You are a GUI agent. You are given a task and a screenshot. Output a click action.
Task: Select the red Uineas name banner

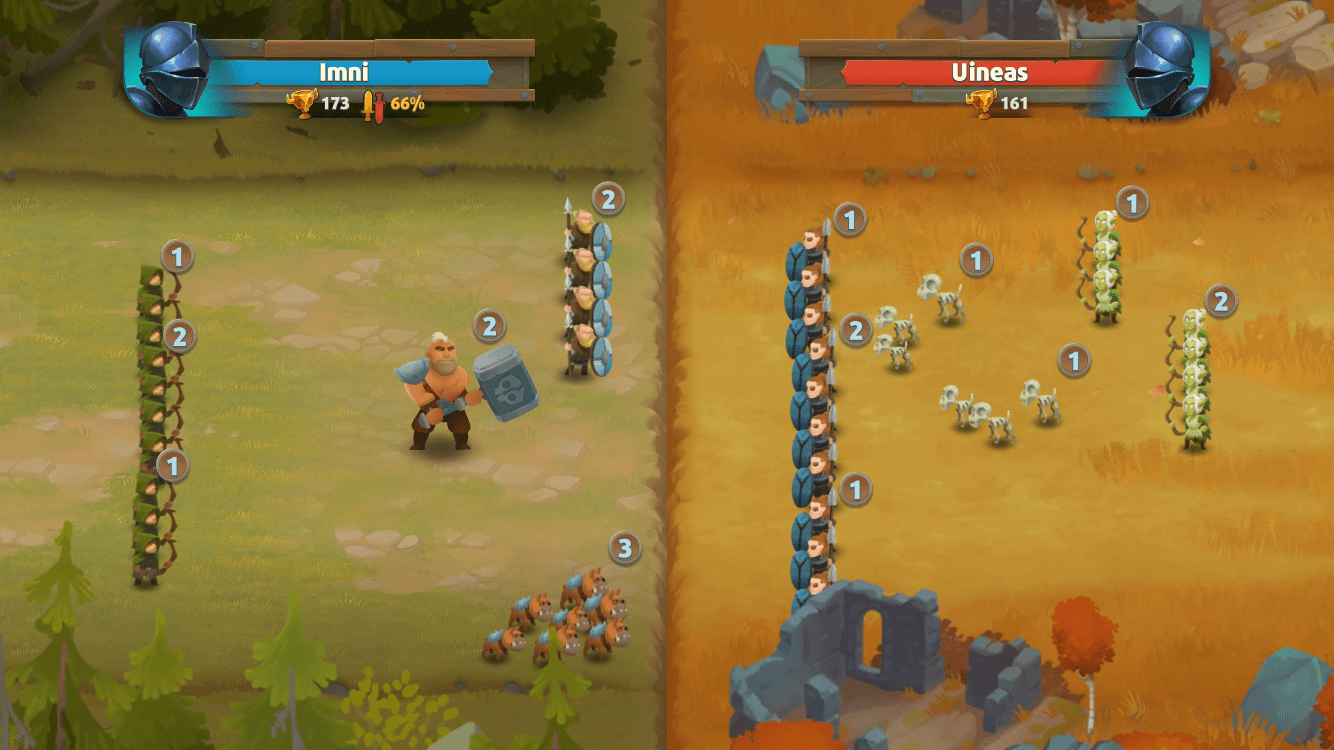(x=988, y=72)
